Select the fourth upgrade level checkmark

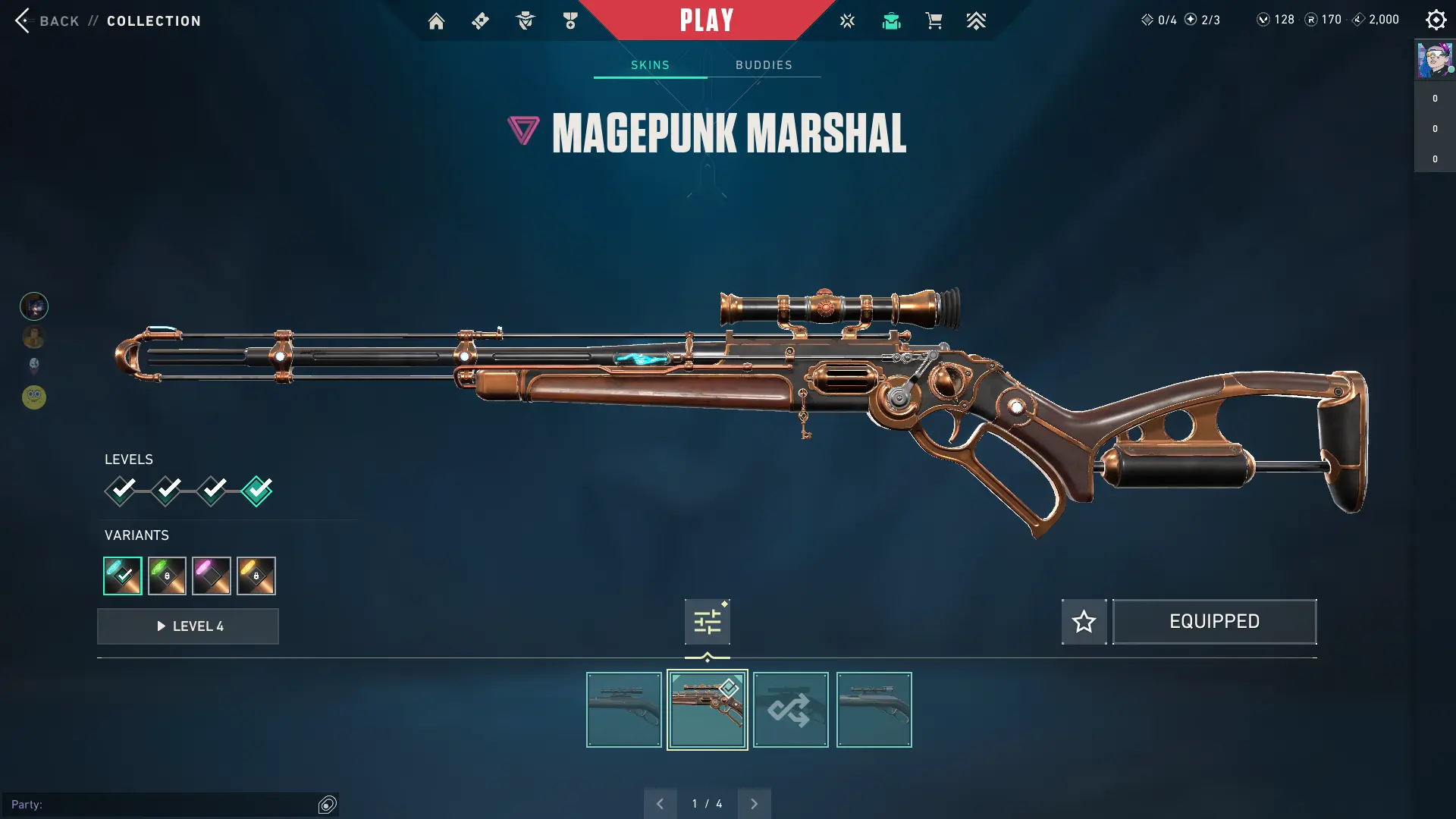coord(256,491)
